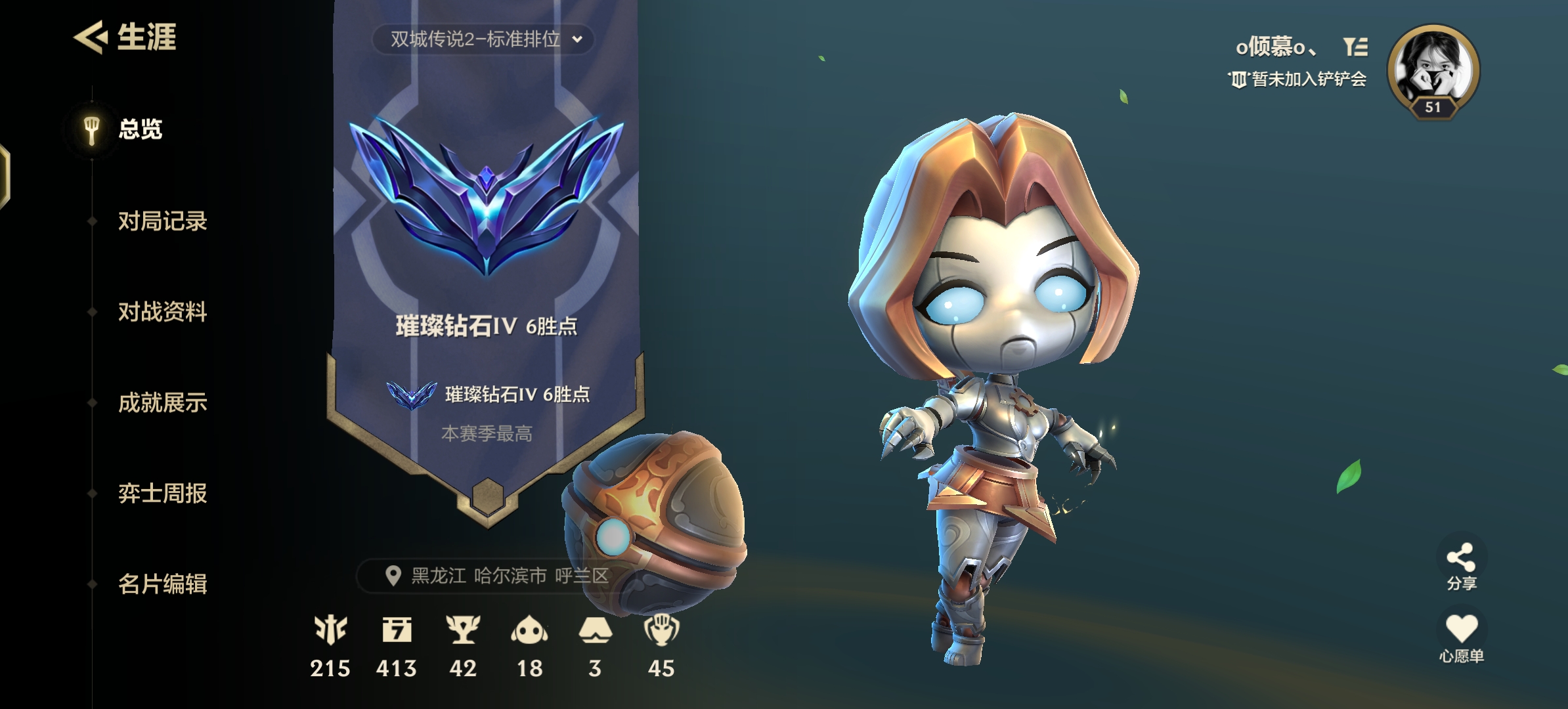The width and height of the screenshot is (1568, 709).
Task: Open the player avatar portrait
Action: pyautogui.click(x=1433, y=70)
